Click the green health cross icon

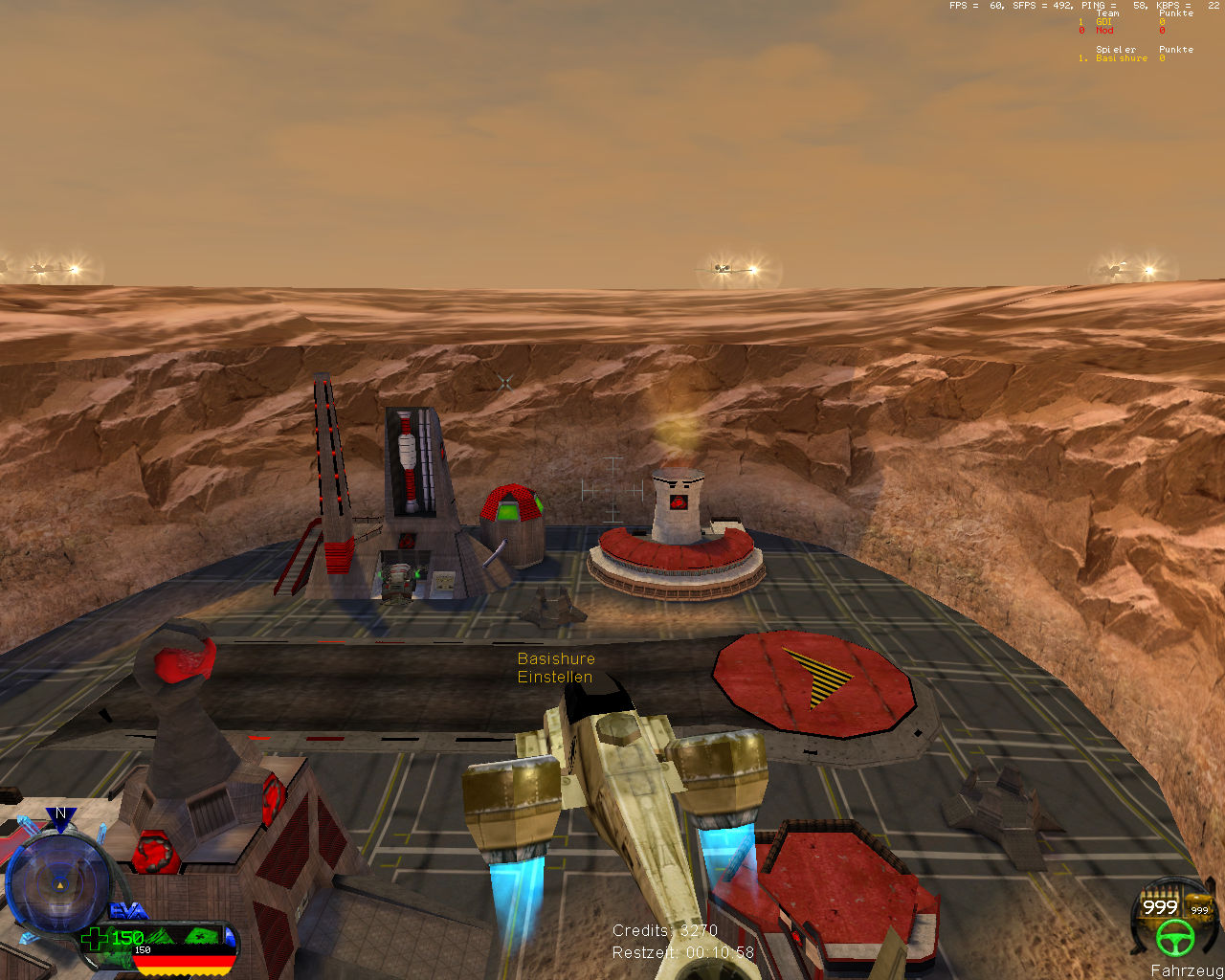pos(94,939)
